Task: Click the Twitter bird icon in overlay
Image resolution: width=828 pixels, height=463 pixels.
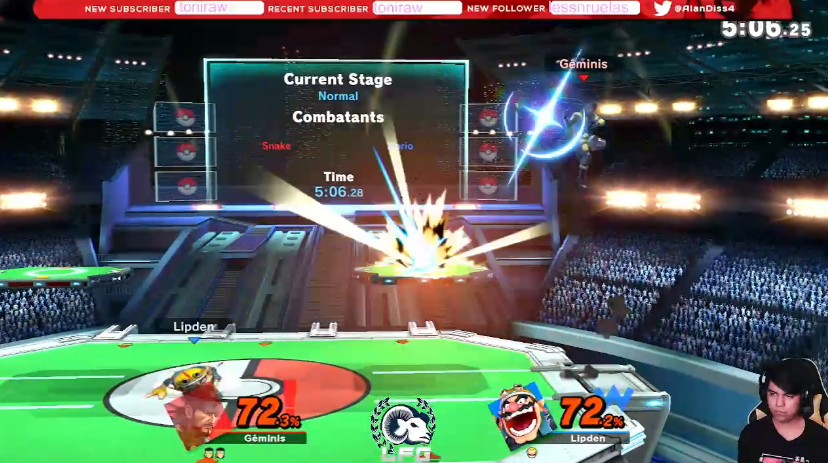Action: click(661, 8)
